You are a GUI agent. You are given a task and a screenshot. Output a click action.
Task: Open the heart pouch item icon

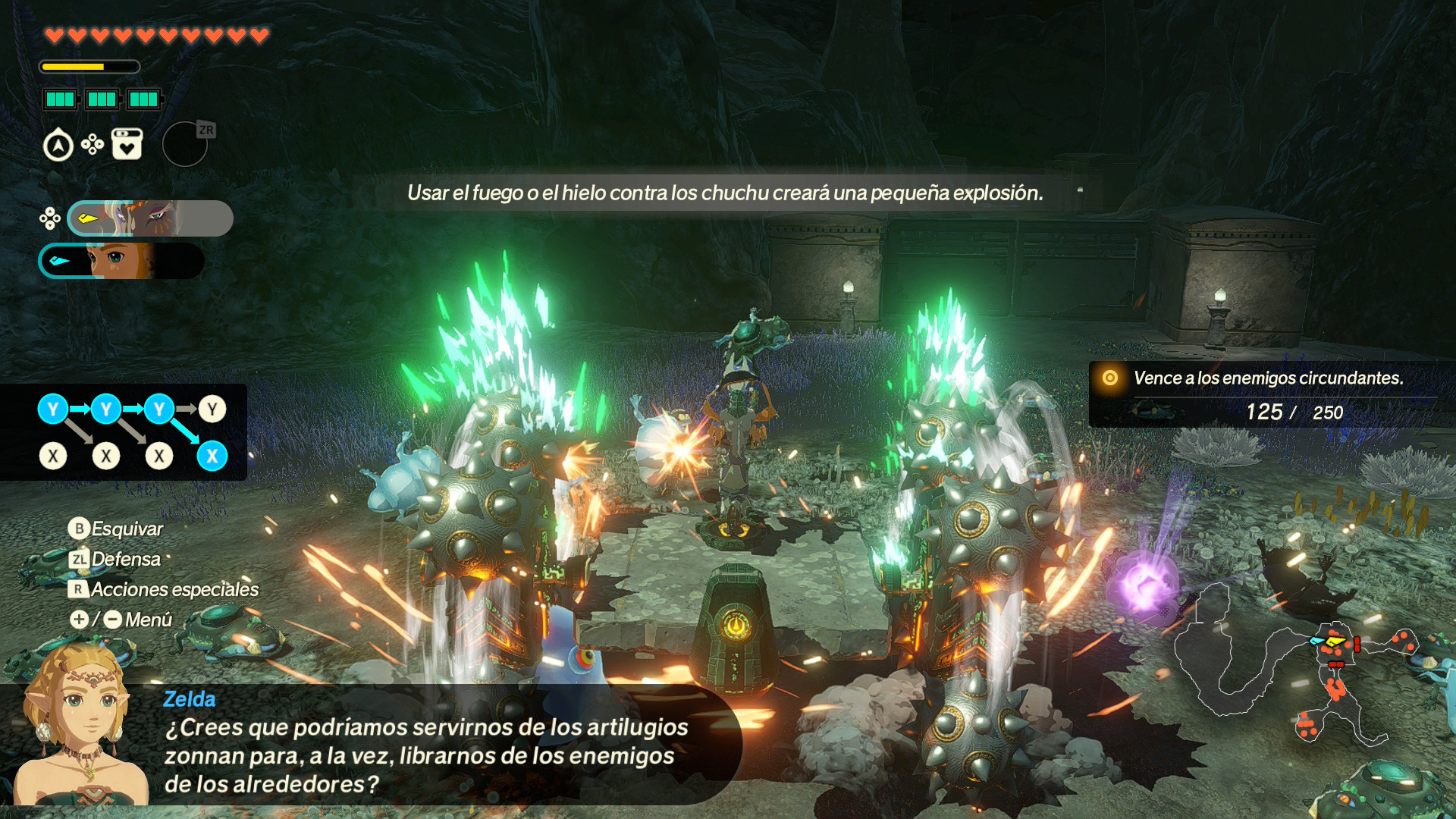[x=127, y=144]
